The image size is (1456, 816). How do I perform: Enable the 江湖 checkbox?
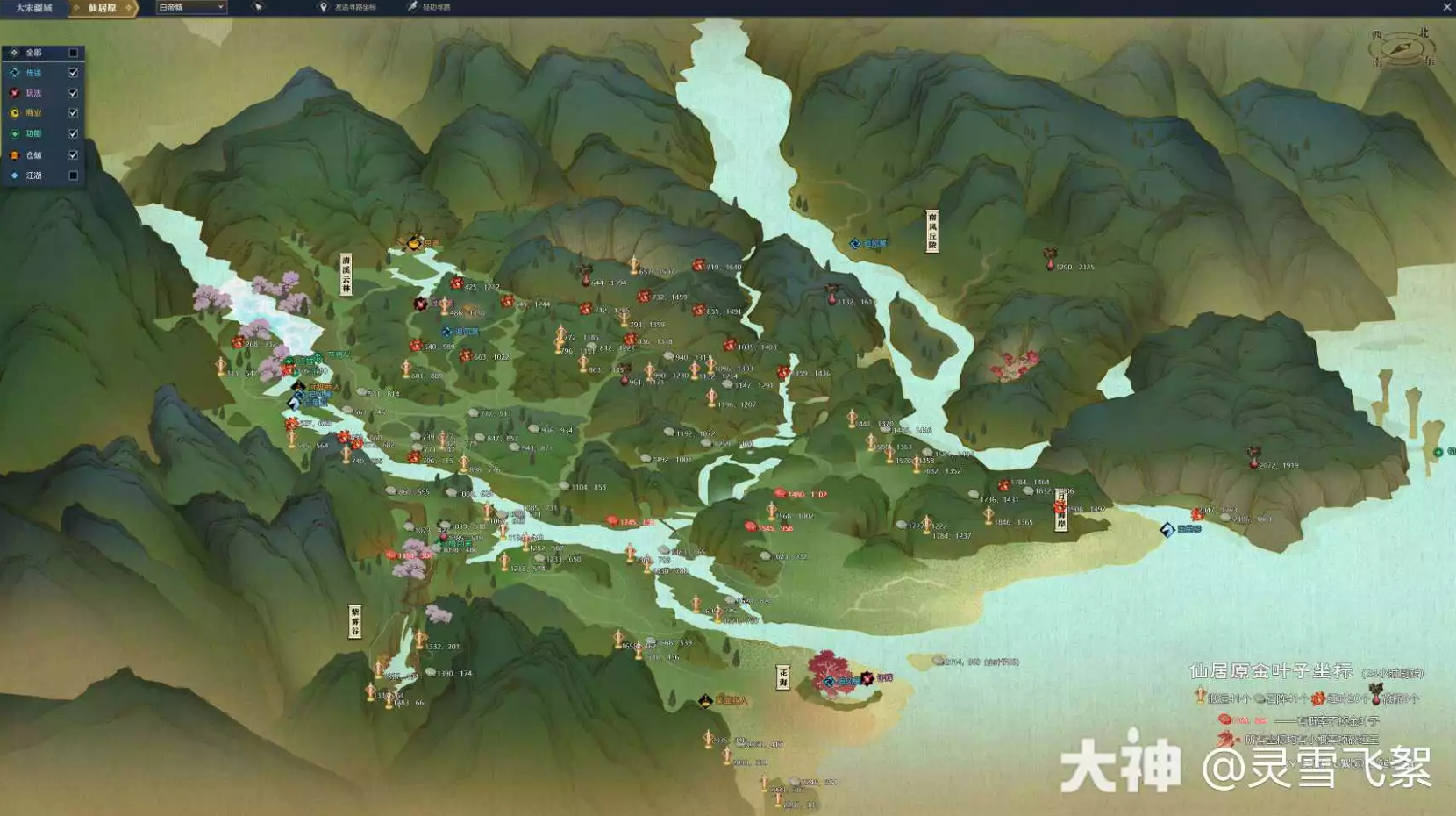74,174
